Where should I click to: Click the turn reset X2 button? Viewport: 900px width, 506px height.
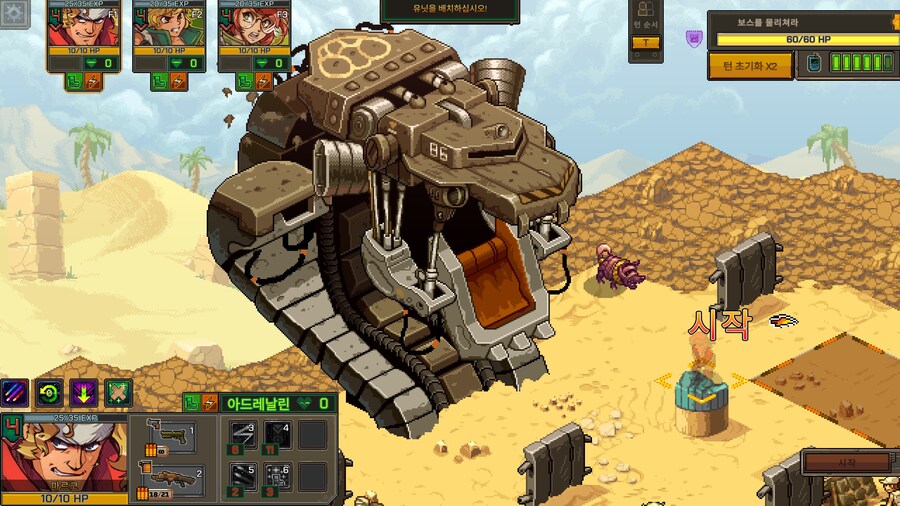tap(750, 66)
